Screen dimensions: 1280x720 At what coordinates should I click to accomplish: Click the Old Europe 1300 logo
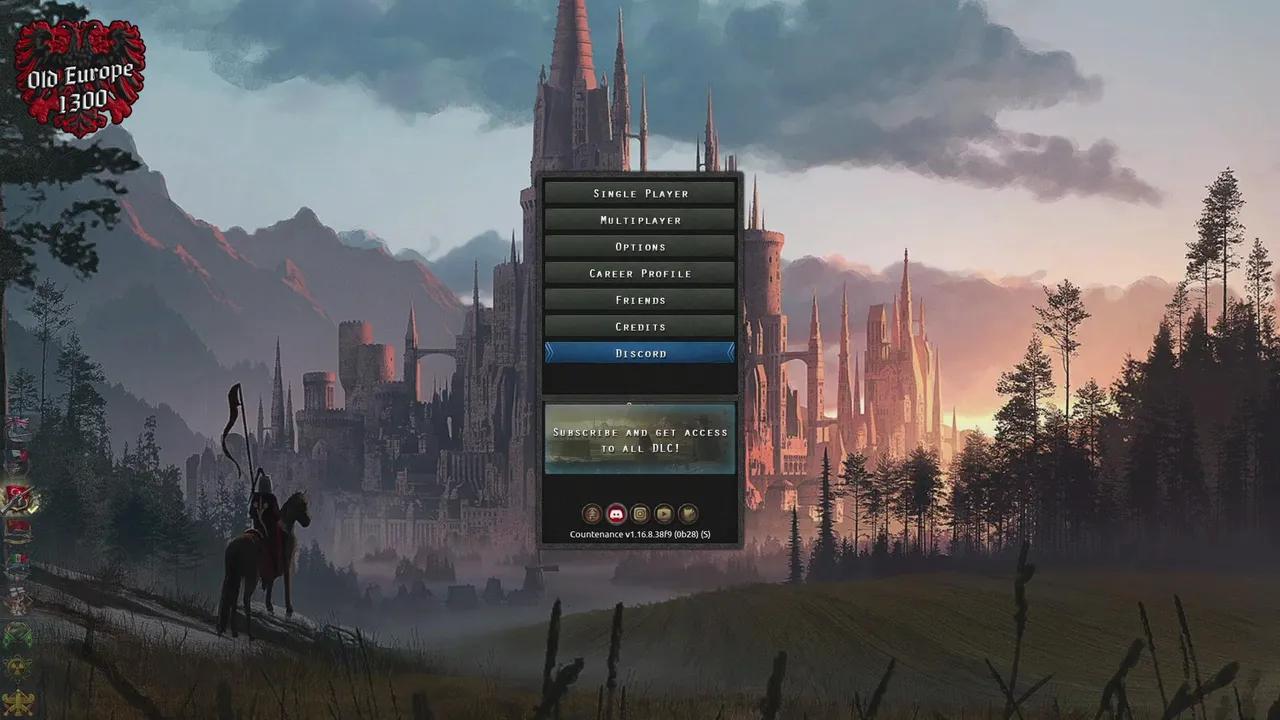[x=78, y=70]
